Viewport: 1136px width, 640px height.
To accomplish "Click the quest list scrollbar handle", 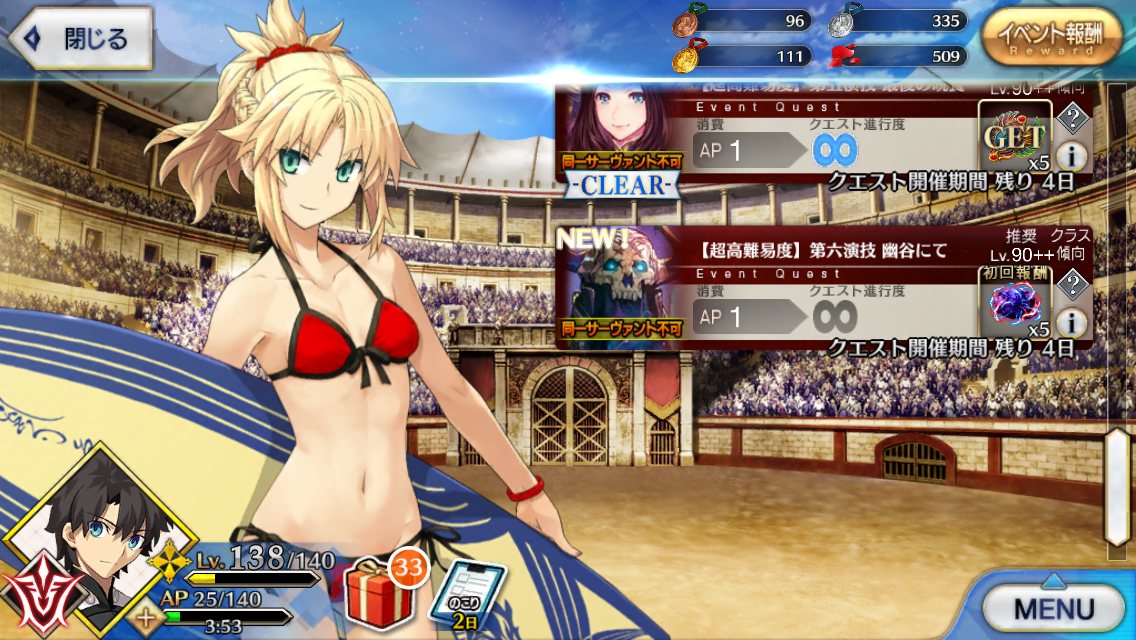I will point(1117,485).
